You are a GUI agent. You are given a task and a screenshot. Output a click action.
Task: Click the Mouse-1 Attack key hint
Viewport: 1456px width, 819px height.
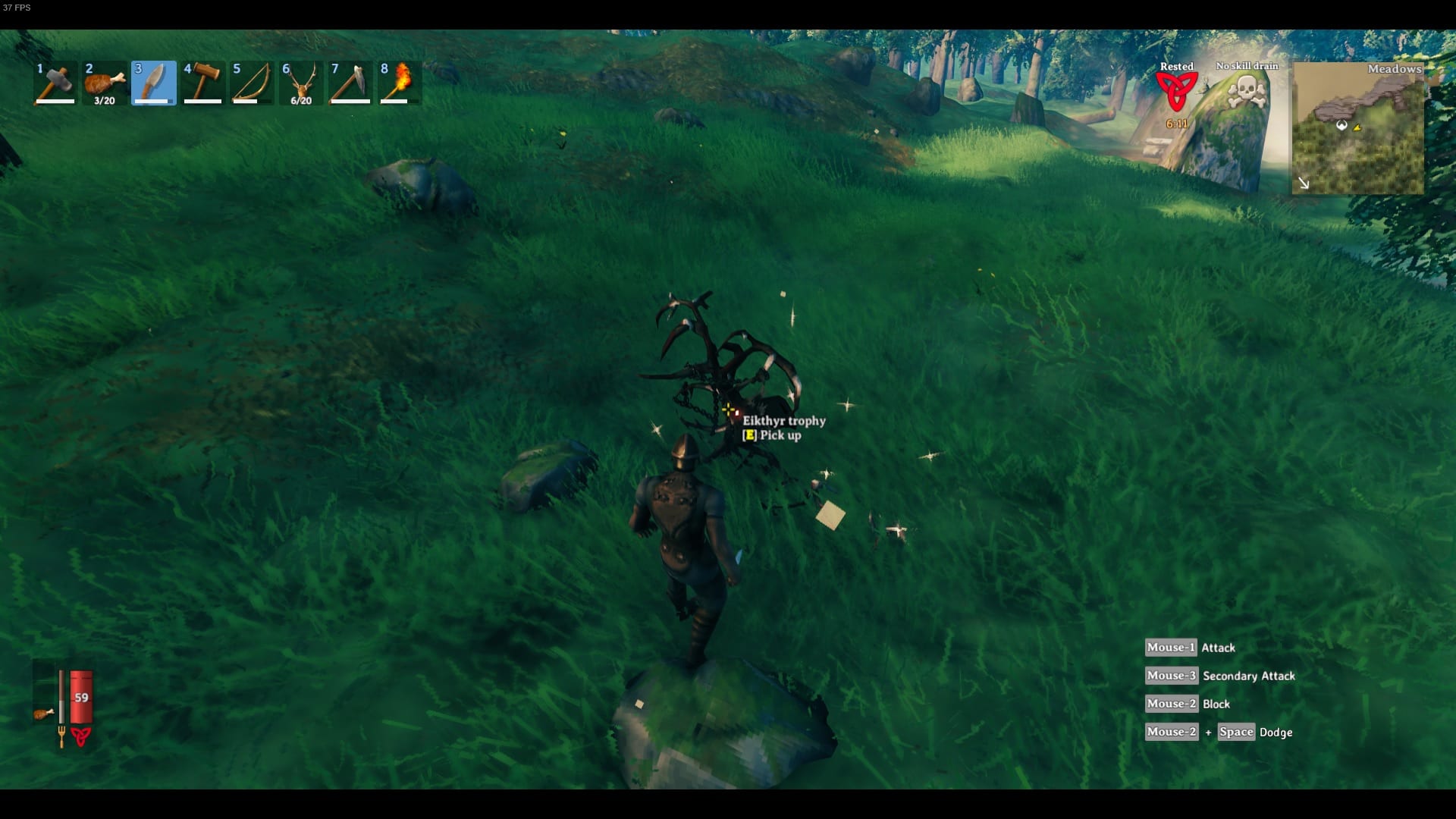click(x=1191, y=647)
